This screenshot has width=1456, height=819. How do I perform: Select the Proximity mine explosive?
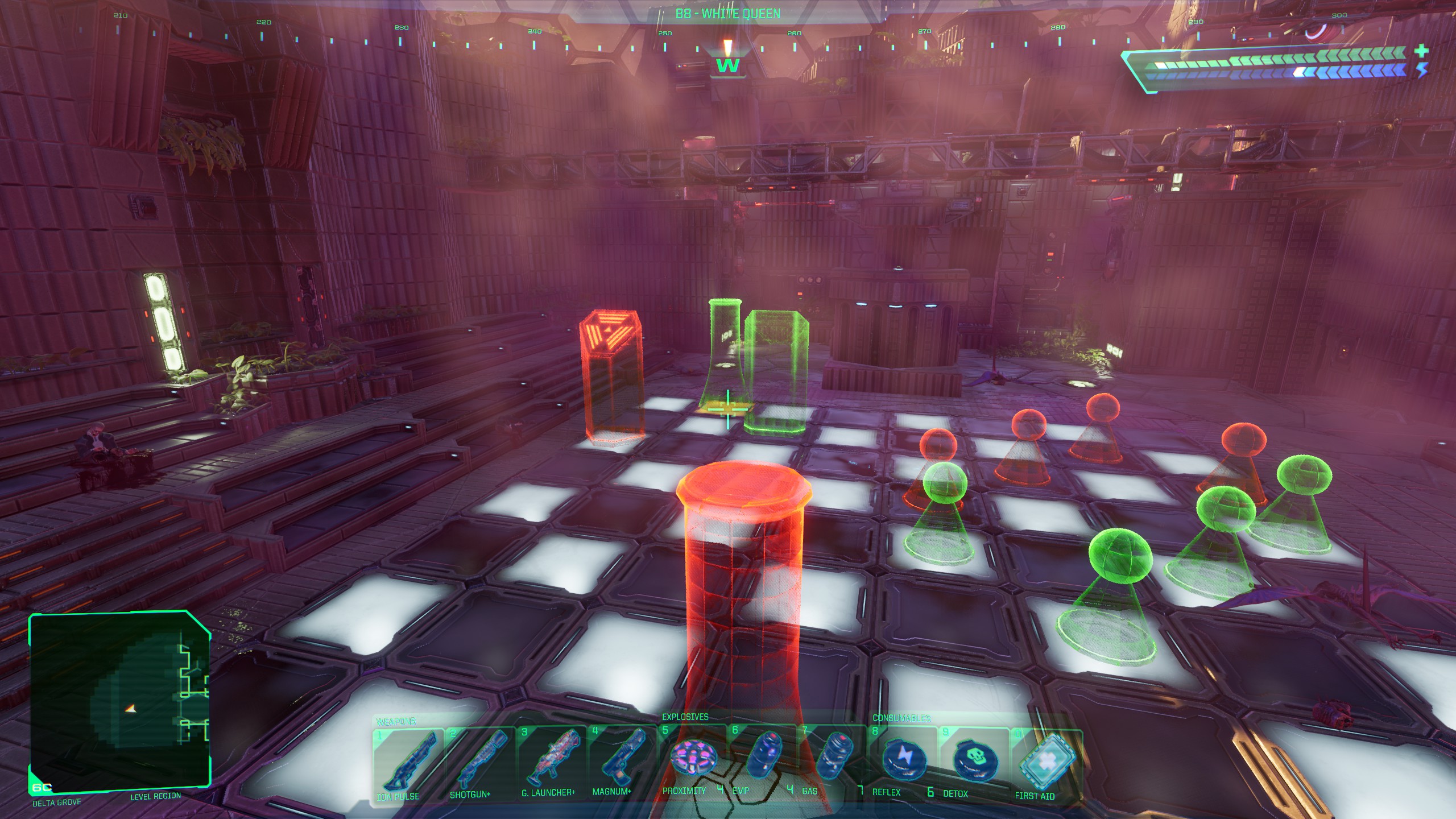point(692,759)
